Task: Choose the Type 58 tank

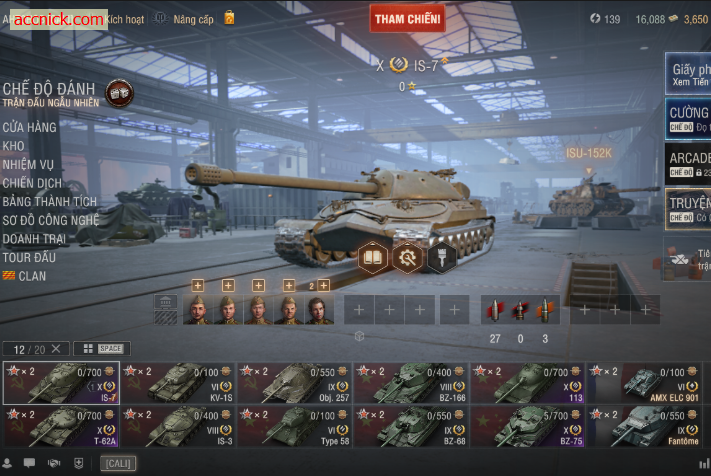Action: (295, 427)
